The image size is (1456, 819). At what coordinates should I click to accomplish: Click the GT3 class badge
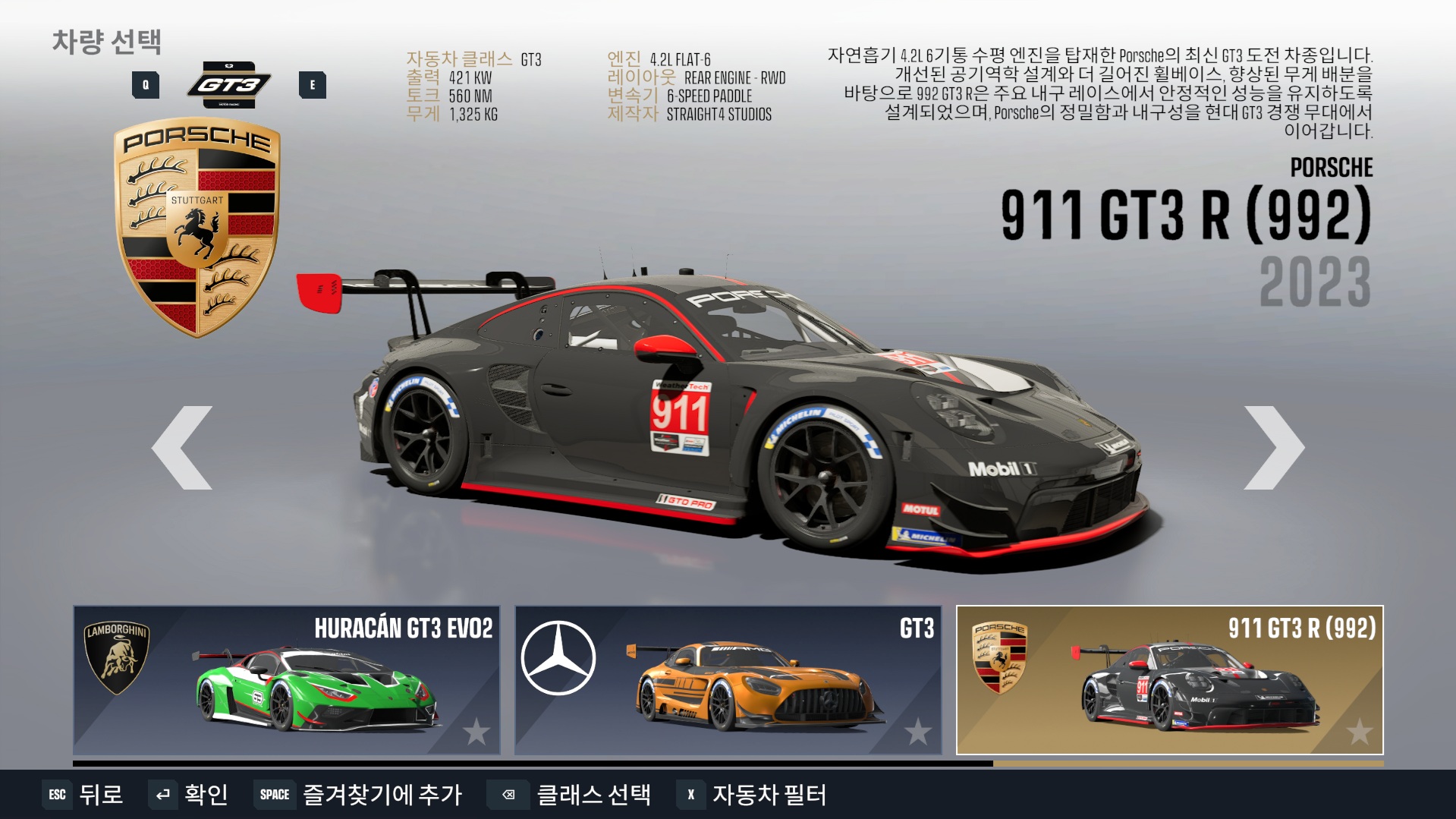229,84
